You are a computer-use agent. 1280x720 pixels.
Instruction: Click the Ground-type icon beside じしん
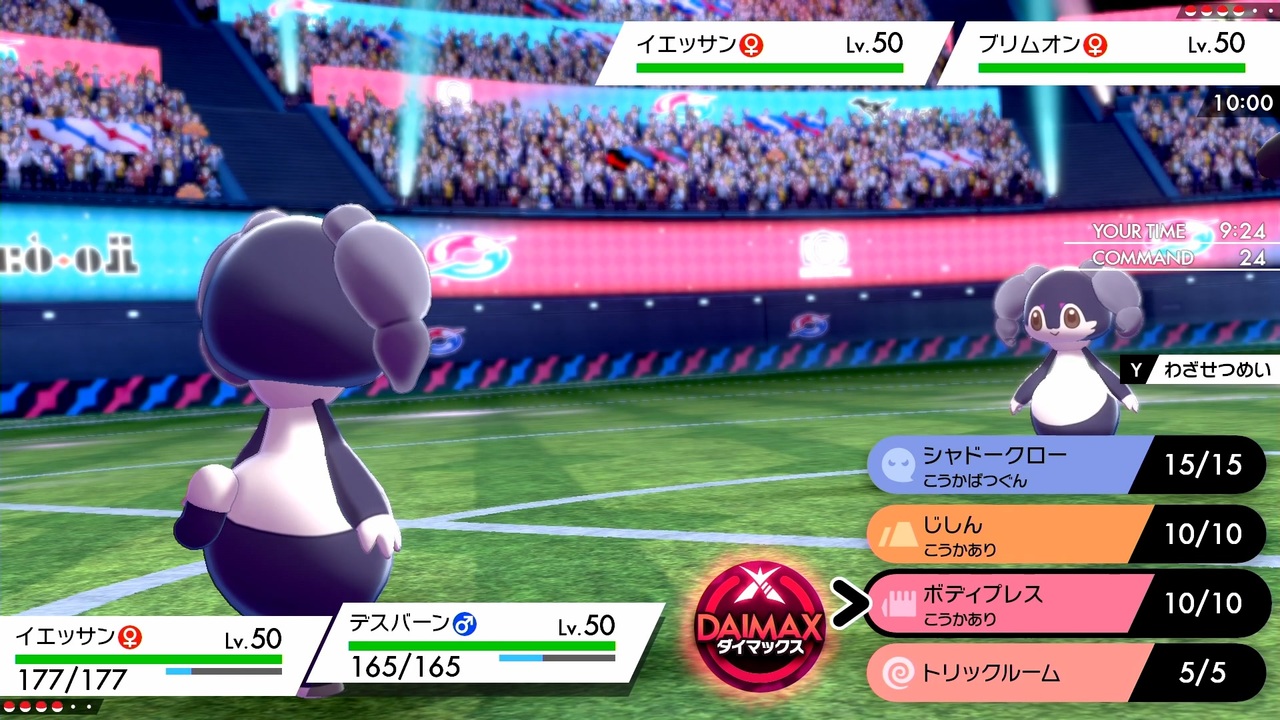tap(897, 533)
